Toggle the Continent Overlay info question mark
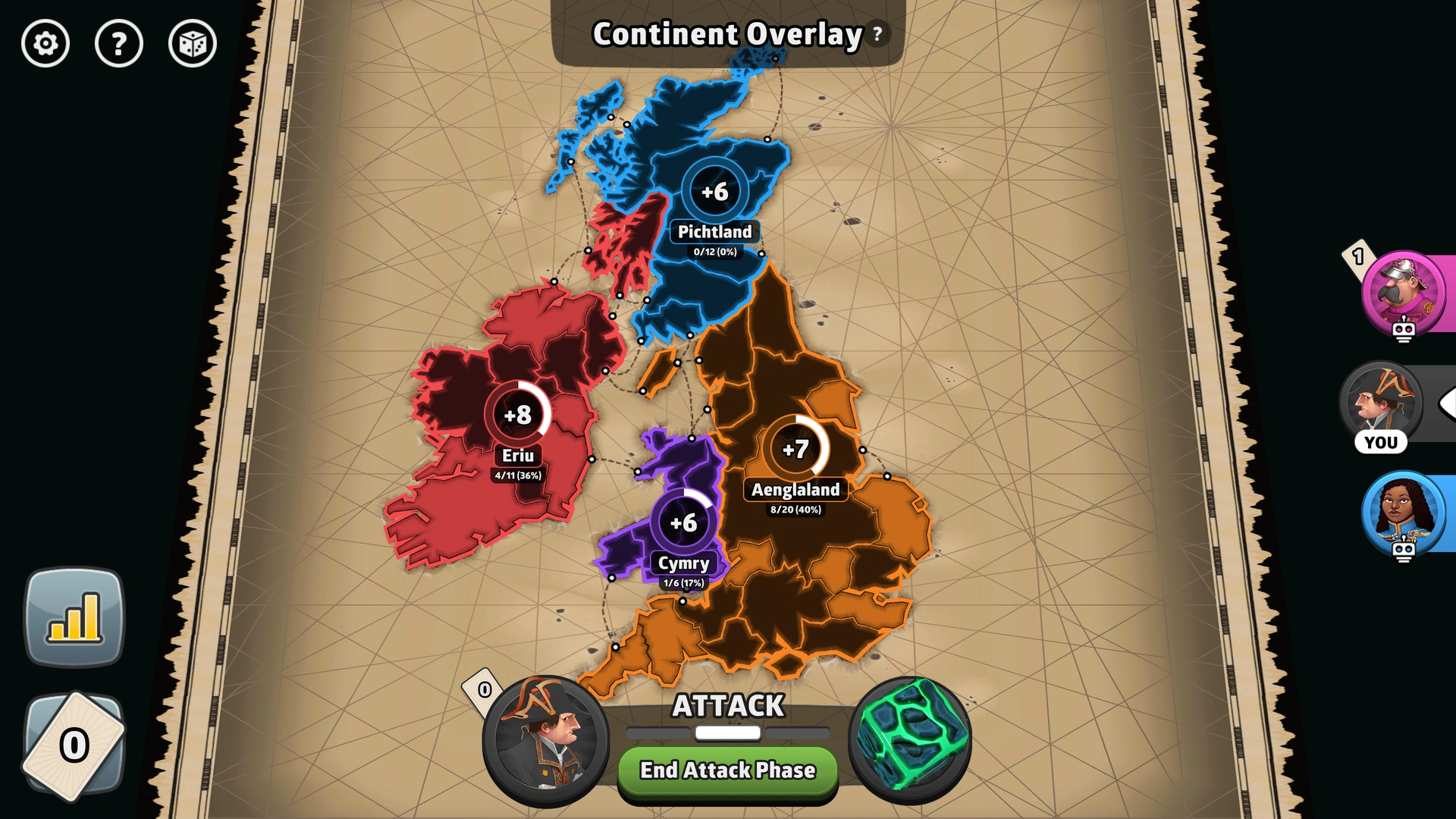Image resolution: width=1456 pixels, height=819 pixels. click(877, 35)
